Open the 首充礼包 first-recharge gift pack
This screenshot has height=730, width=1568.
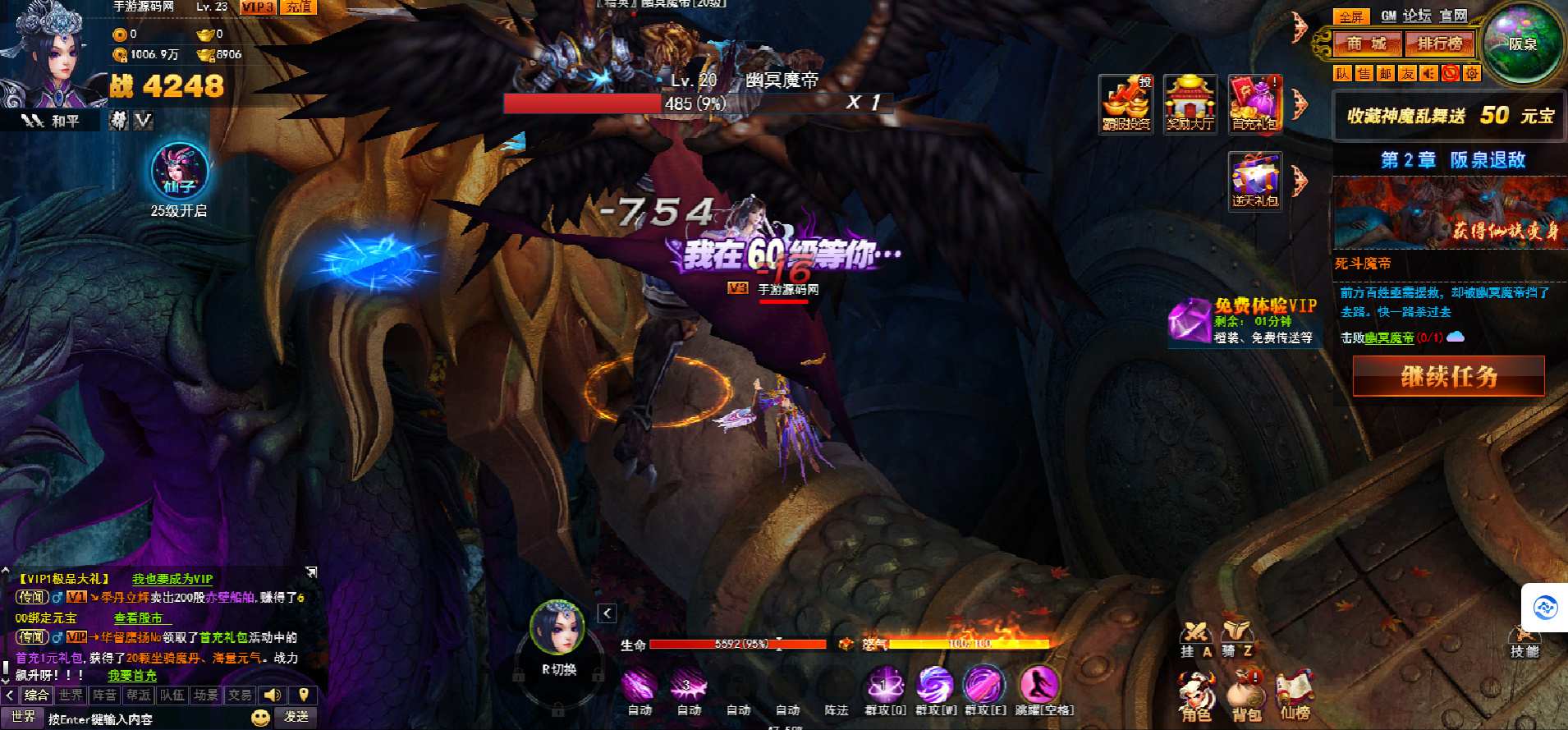(x=1254, y=104)
